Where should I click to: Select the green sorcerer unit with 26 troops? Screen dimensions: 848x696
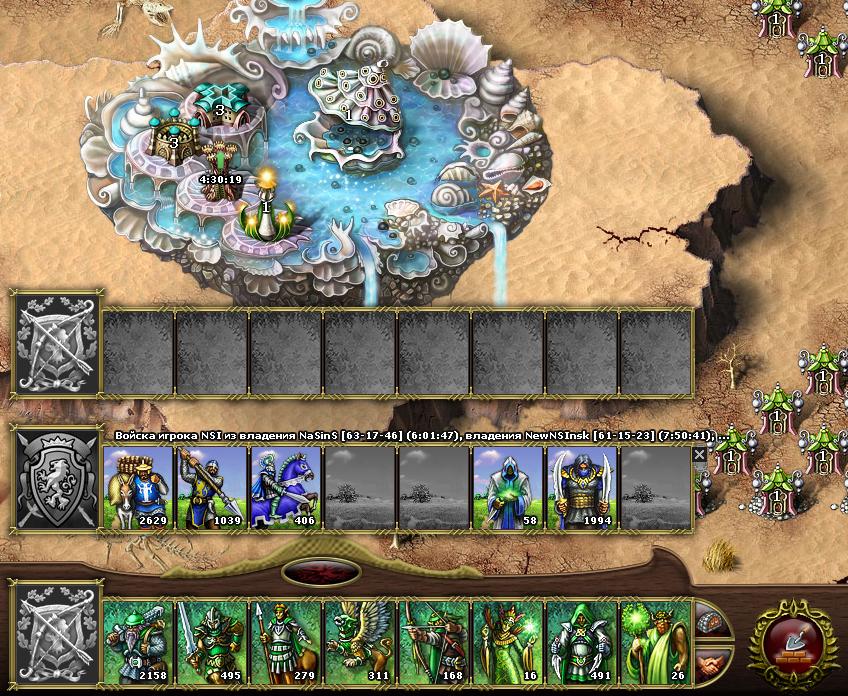(657, 641)
